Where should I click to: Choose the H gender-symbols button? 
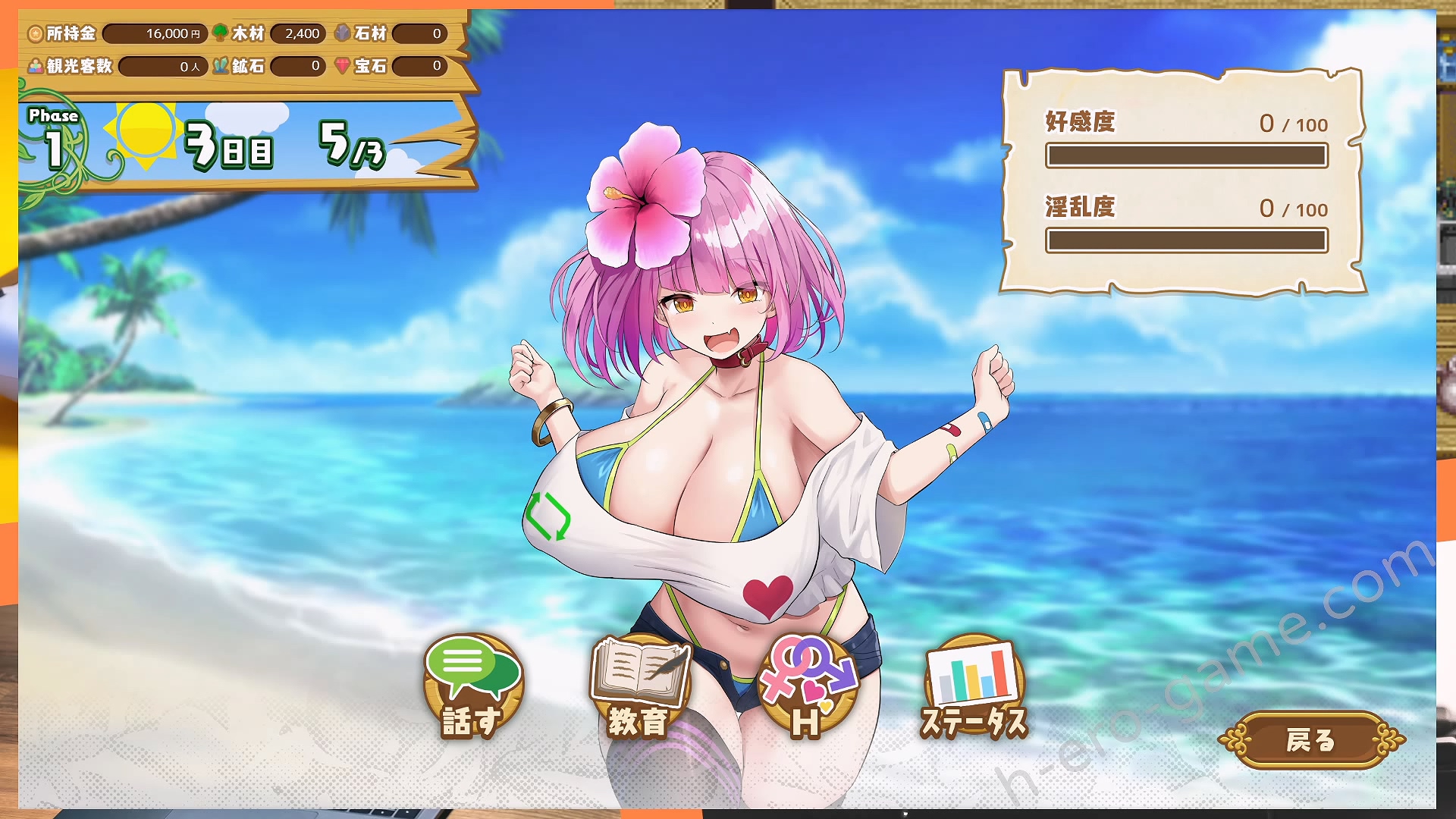(807, 686)
